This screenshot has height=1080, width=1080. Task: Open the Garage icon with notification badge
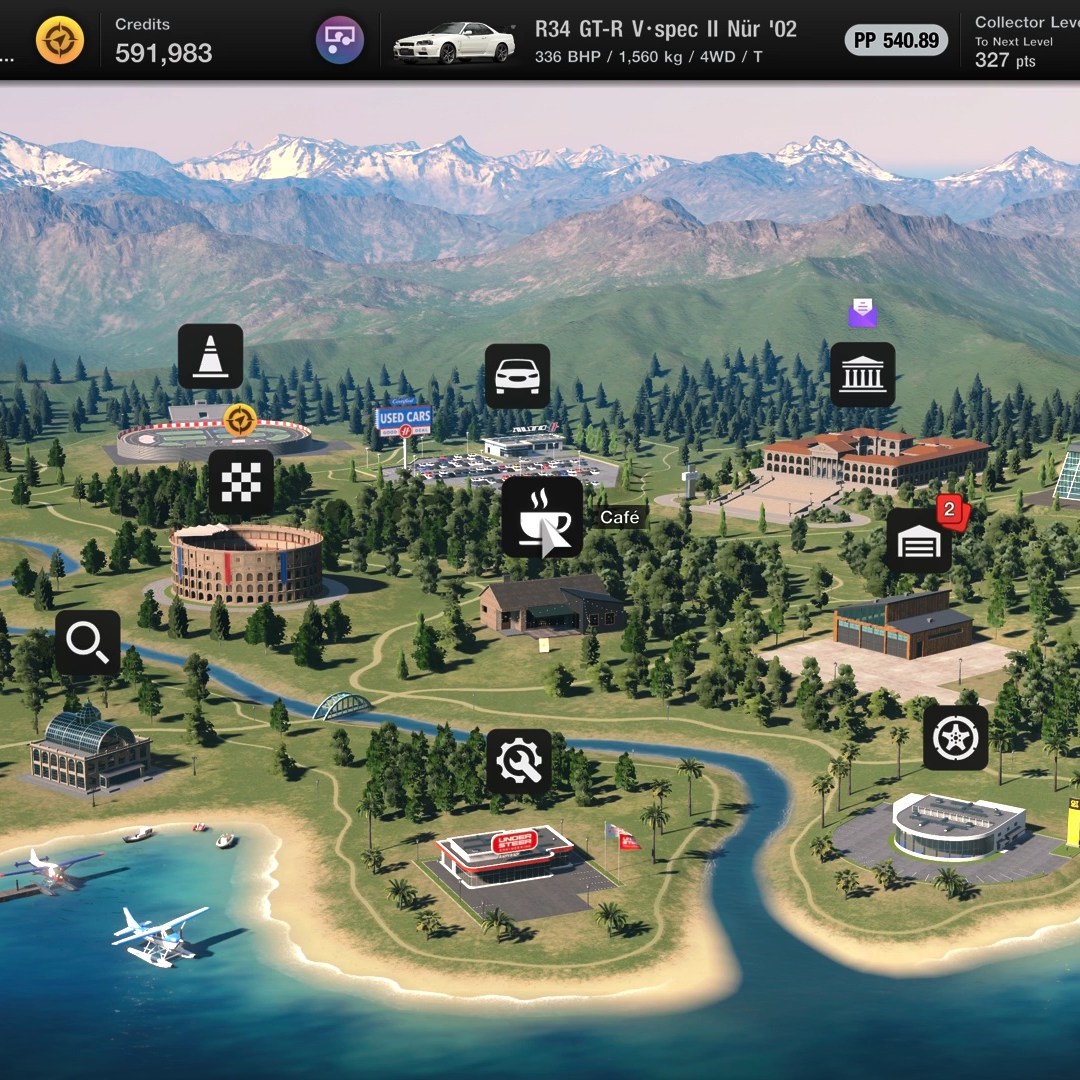(x=919, y=541)
